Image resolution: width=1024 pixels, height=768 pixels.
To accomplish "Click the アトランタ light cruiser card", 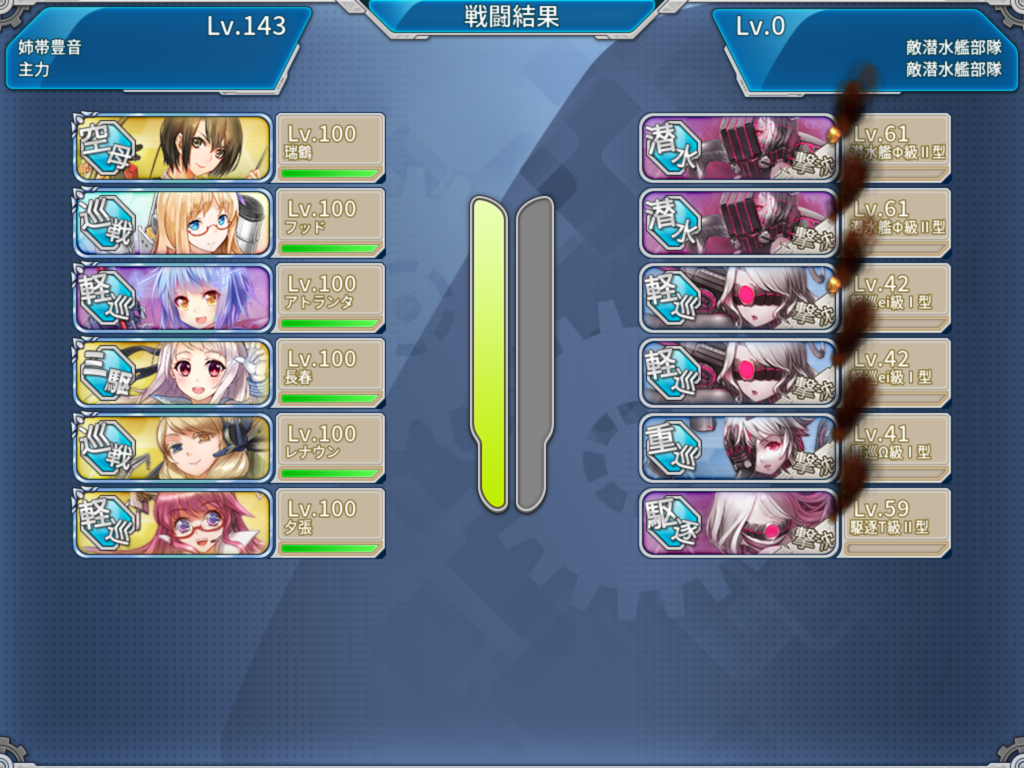I will click(x=228, y=297).
